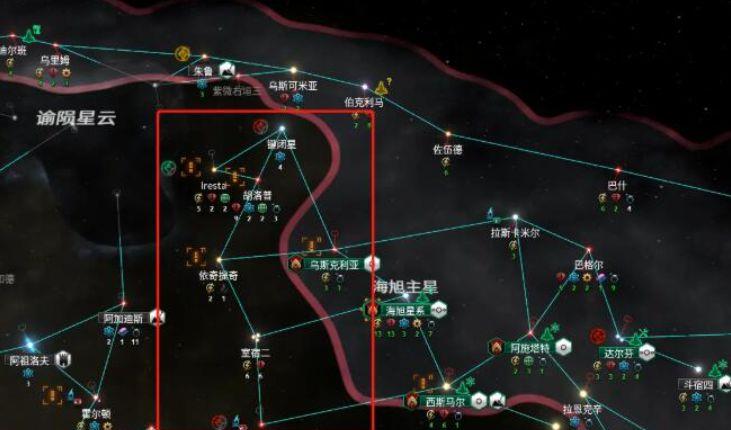The height and width of the screenshot is (430, 731).
Task: Select the 乌斯克利亚 system label
Action: (x=334, y=265)
